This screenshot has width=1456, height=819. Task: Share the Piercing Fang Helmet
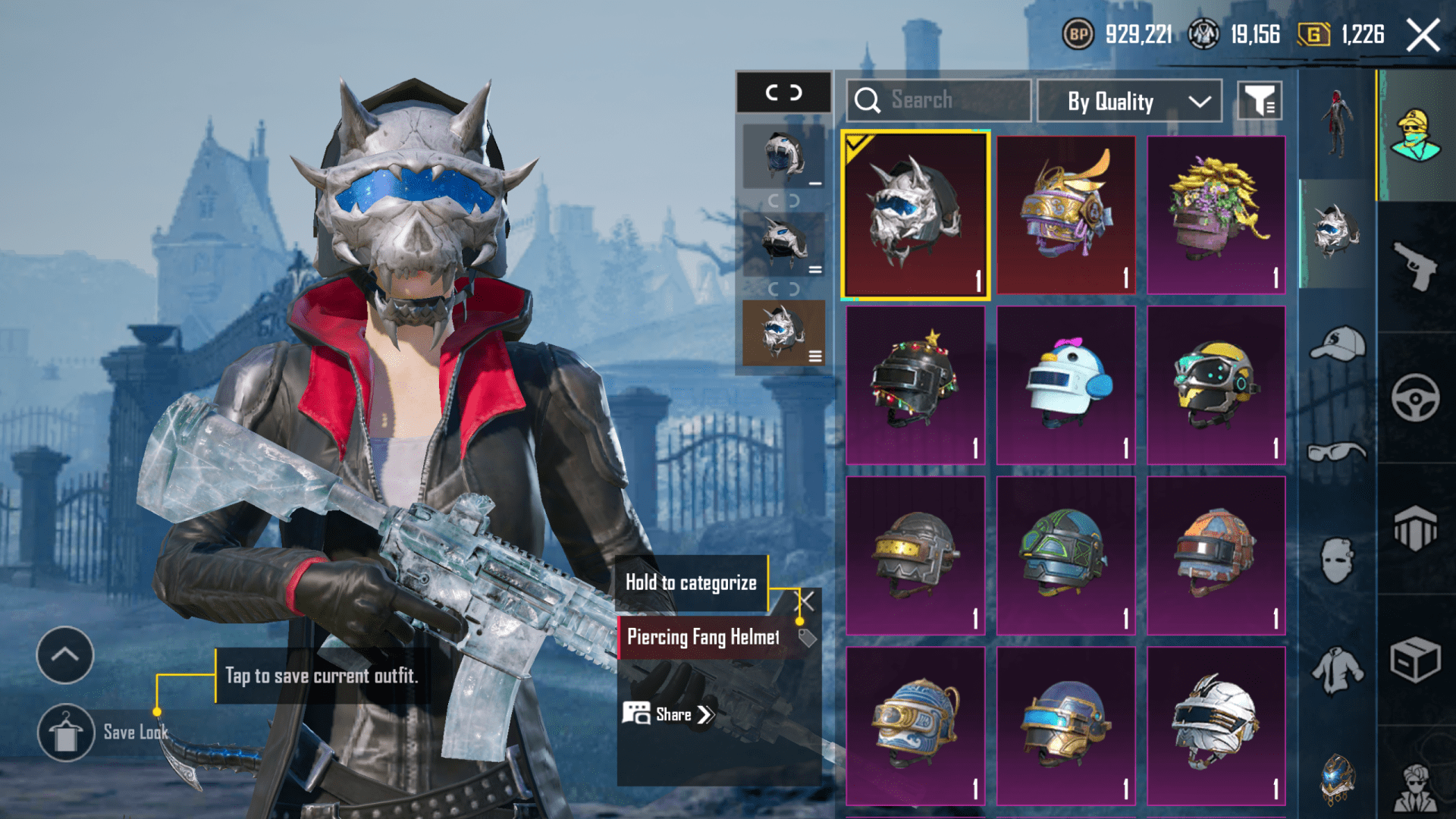[668, 714]
